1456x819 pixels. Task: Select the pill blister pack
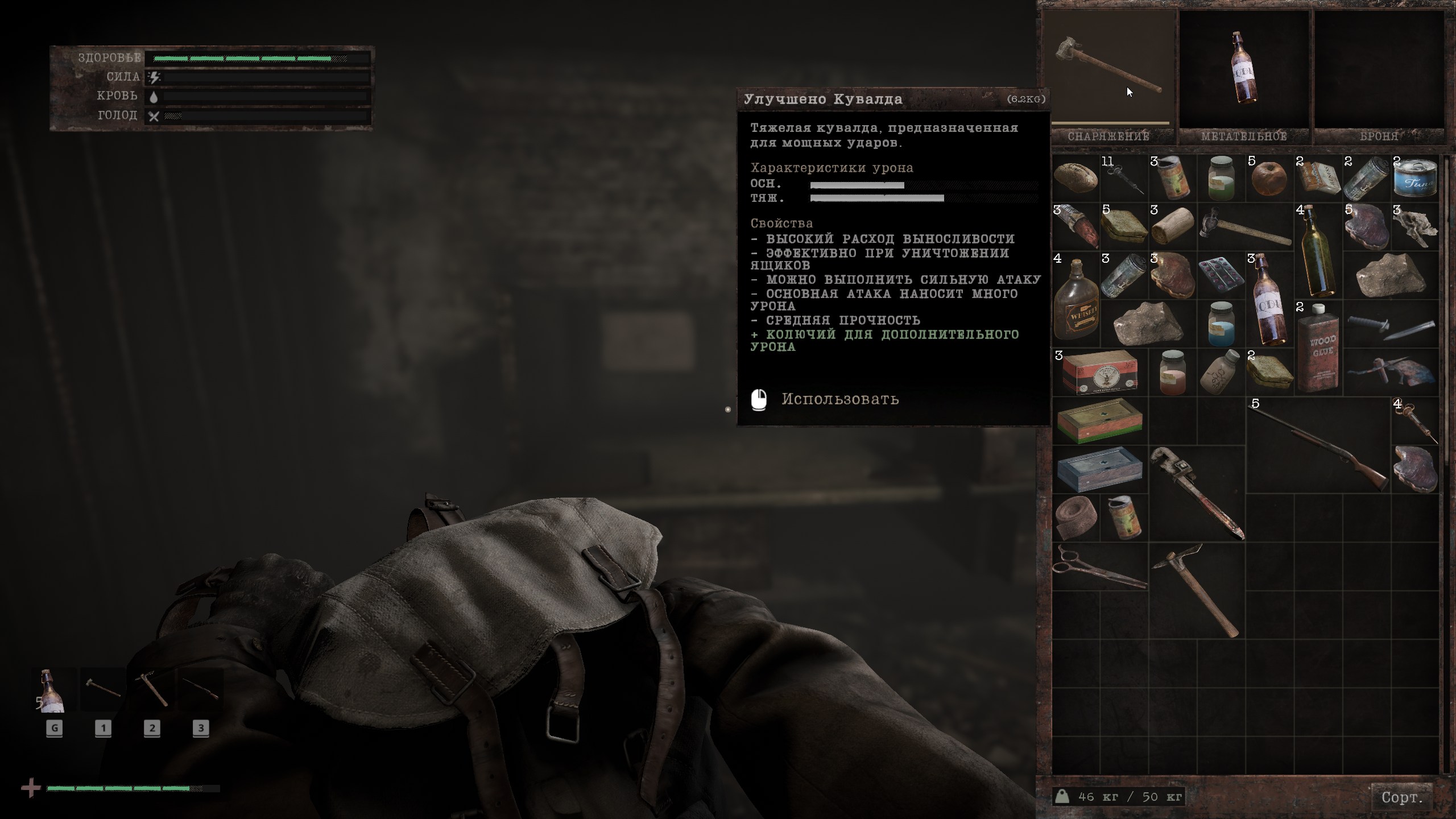point(1221,275)
